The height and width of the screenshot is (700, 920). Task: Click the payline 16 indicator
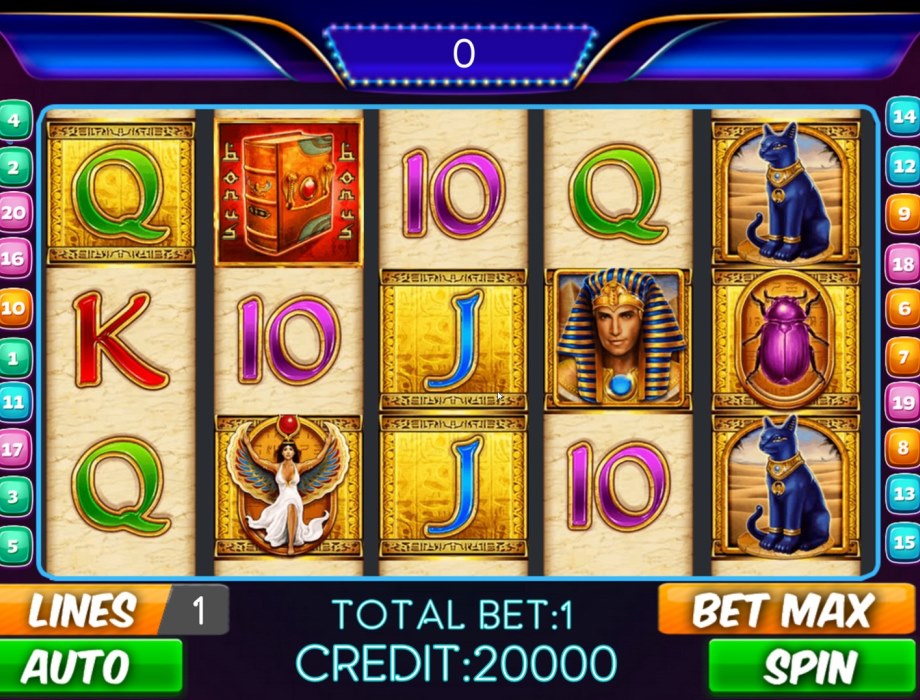coord(14,259)
